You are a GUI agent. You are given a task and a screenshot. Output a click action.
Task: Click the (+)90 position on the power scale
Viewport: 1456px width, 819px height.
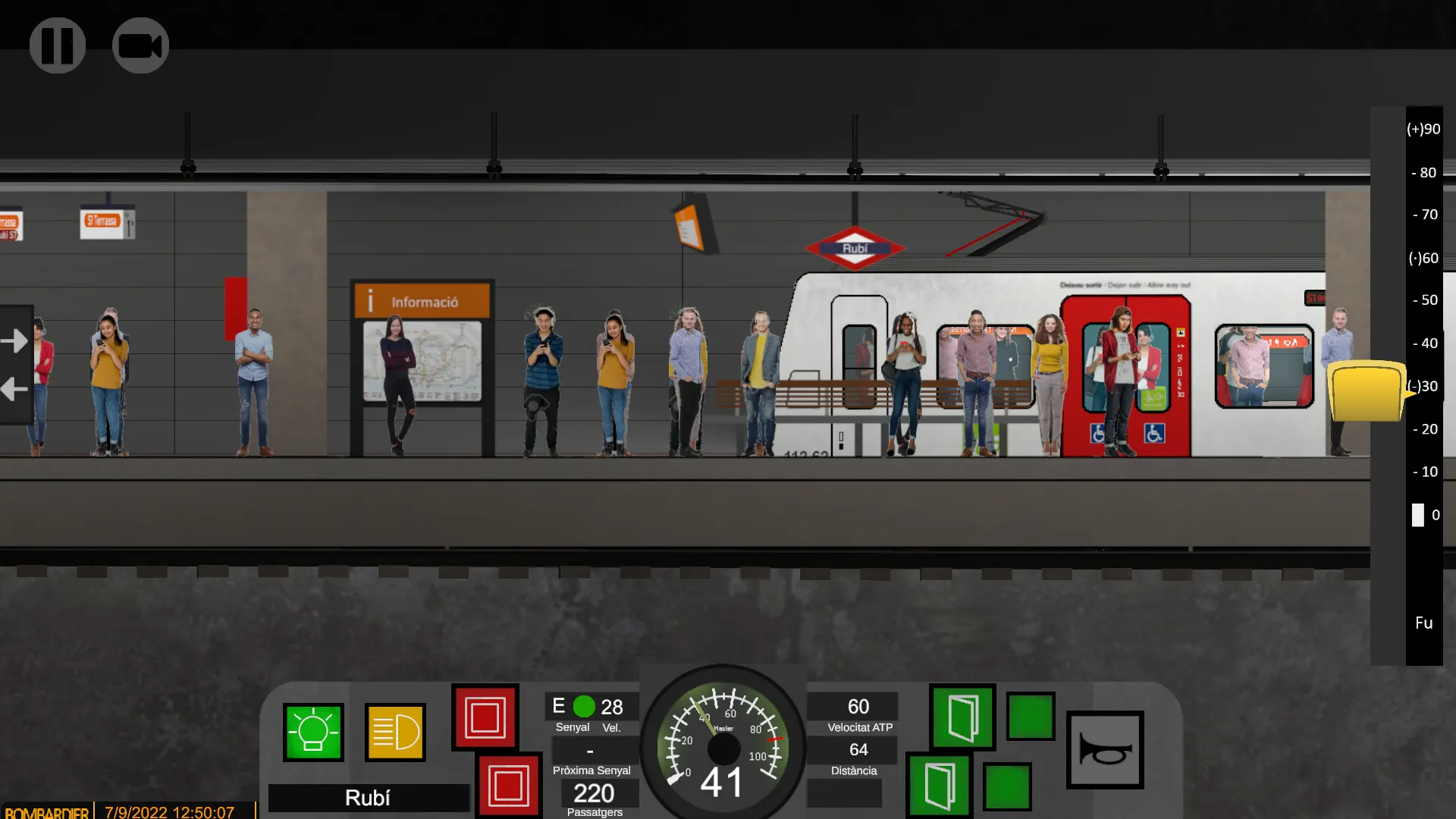click(1423, 129)
